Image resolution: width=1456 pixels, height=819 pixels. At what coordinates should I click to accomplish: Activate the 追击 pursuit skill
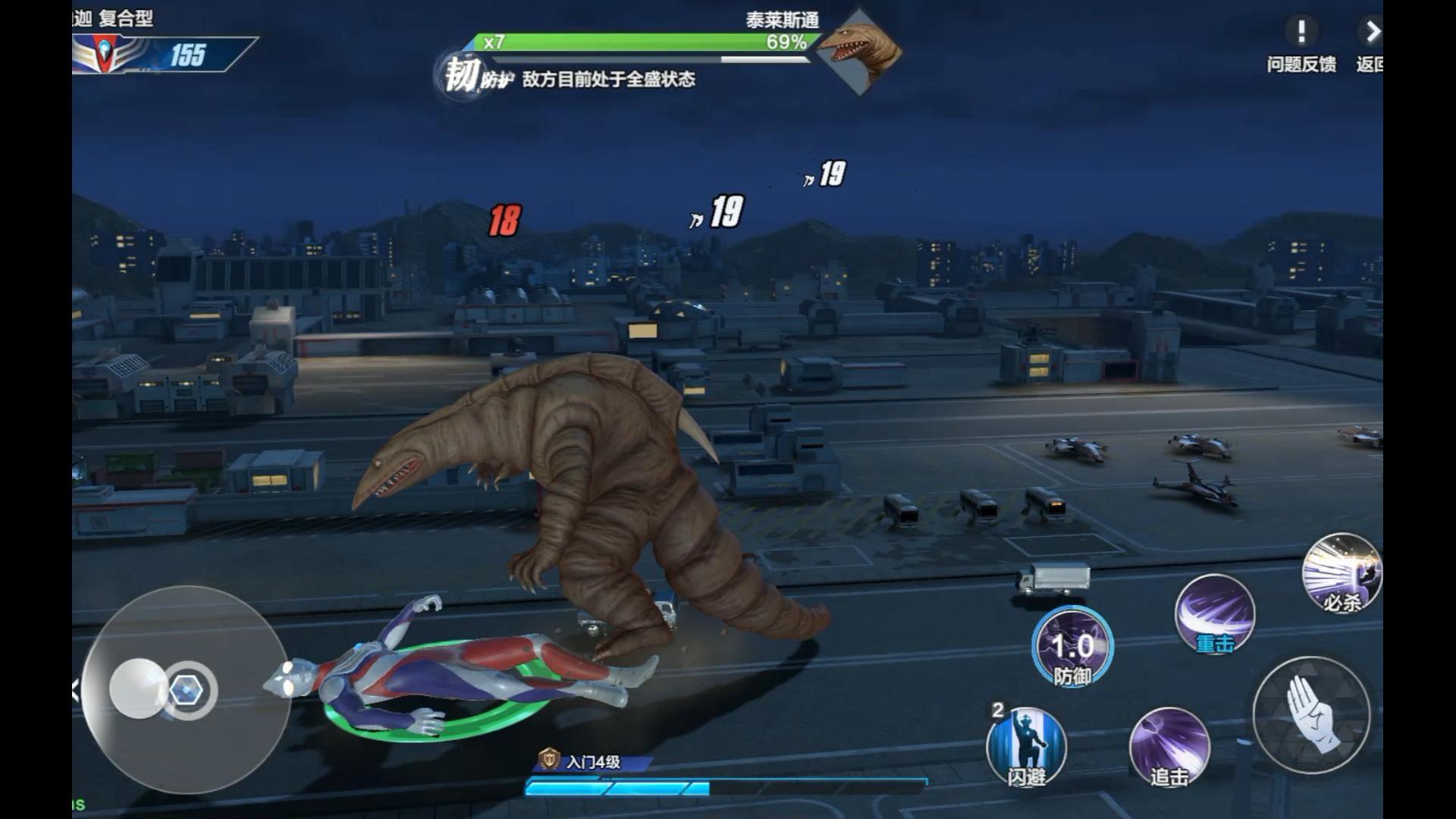click(x=1169, y=747)
